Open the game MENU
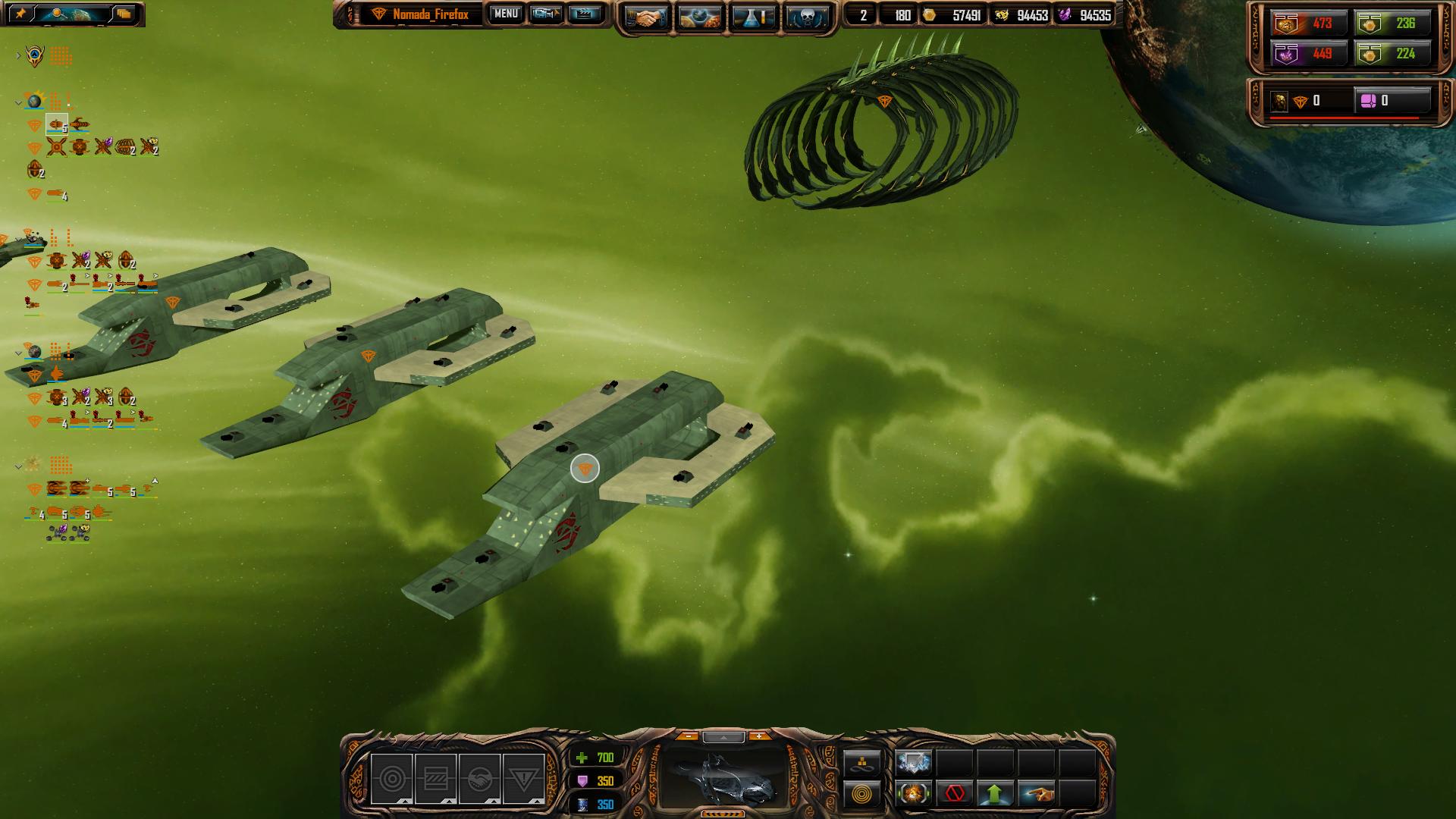This screenshot has height=819, width=1456. (506, 14)
